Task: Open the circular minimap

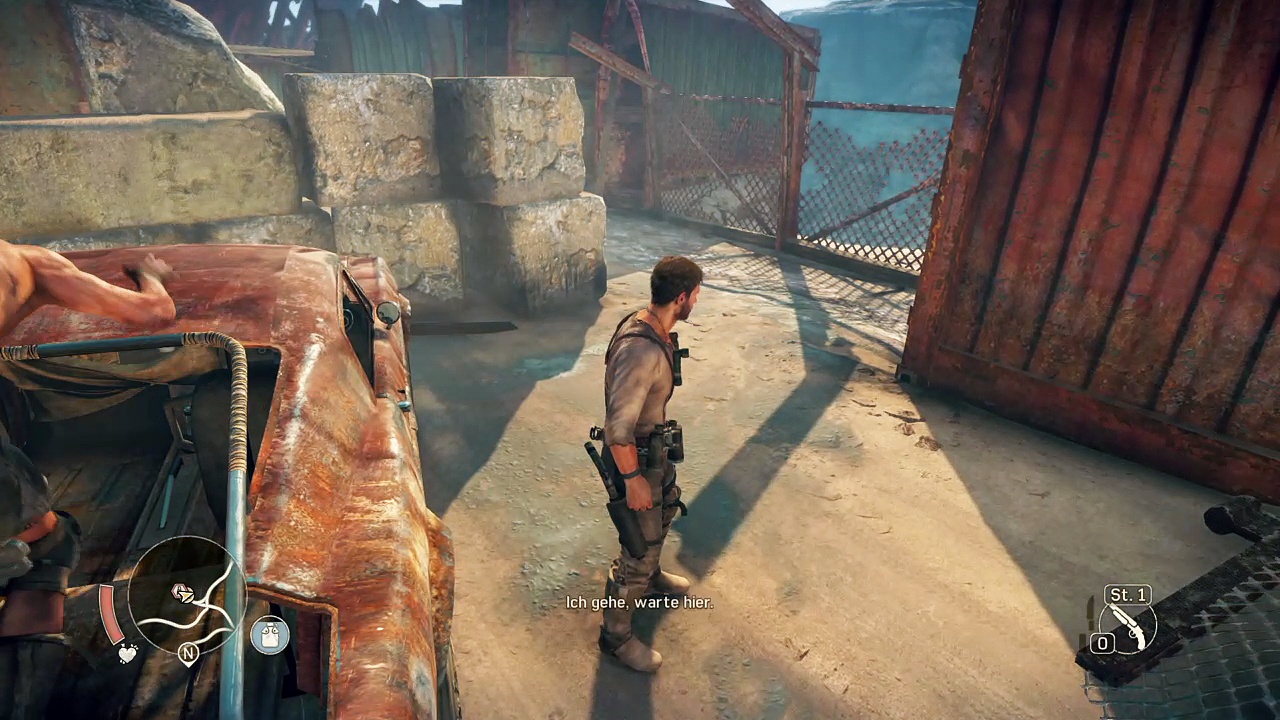Action: pos(188,596)
